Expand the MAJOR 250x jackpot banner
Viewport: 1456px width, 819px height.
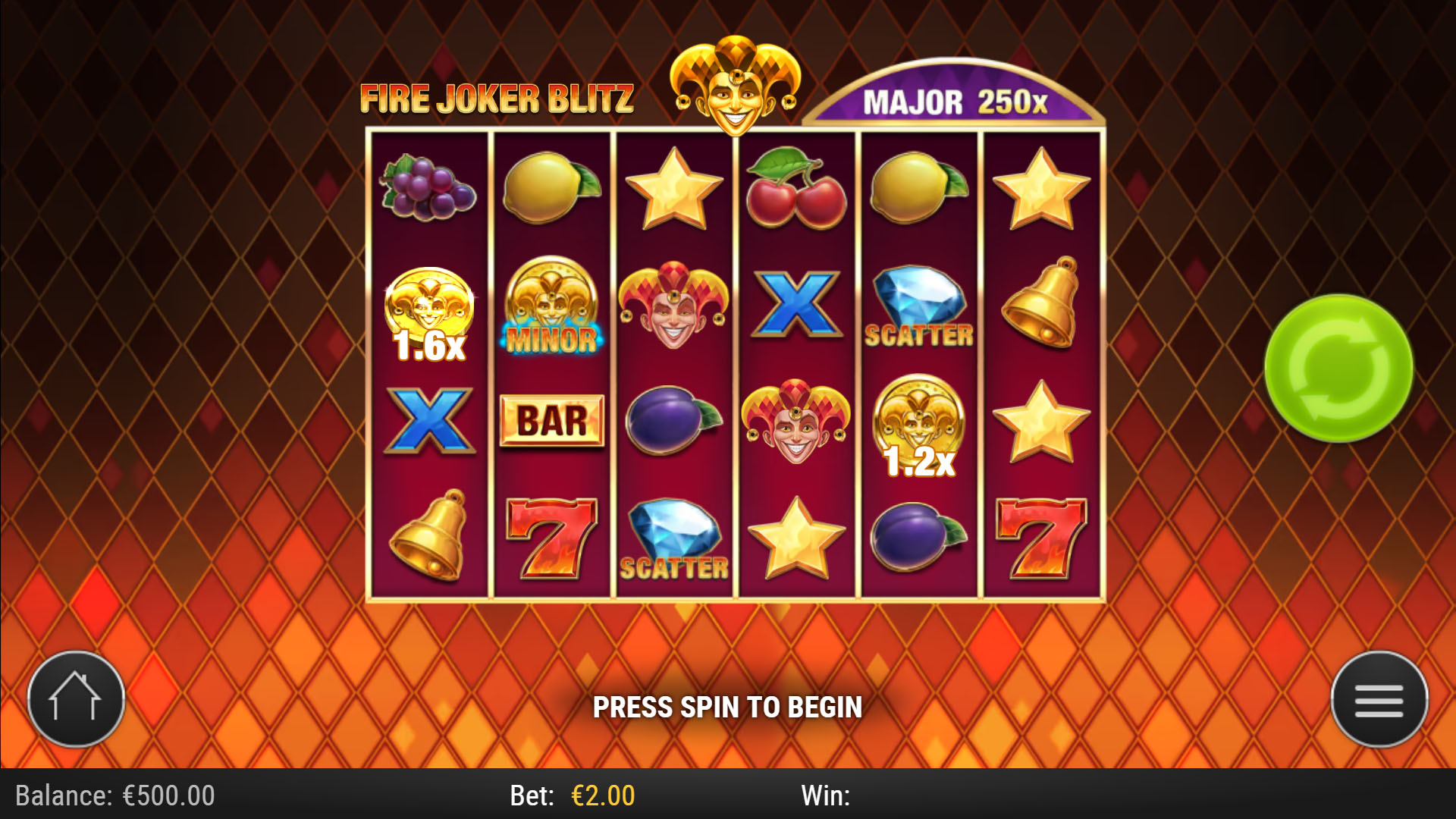tap(955, 99)
